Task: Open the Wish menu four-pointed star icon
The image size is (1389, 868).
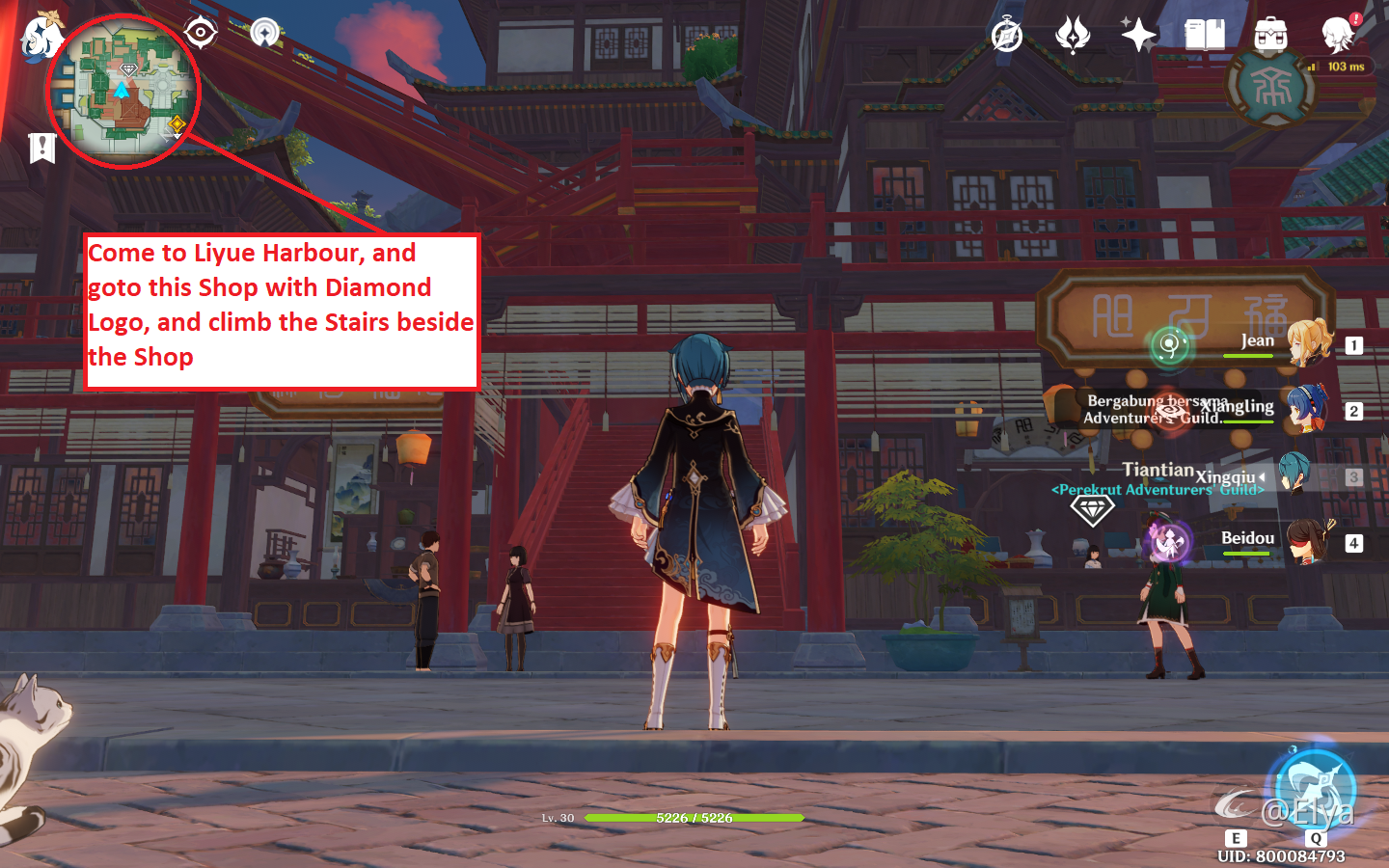Action: 1137,35
